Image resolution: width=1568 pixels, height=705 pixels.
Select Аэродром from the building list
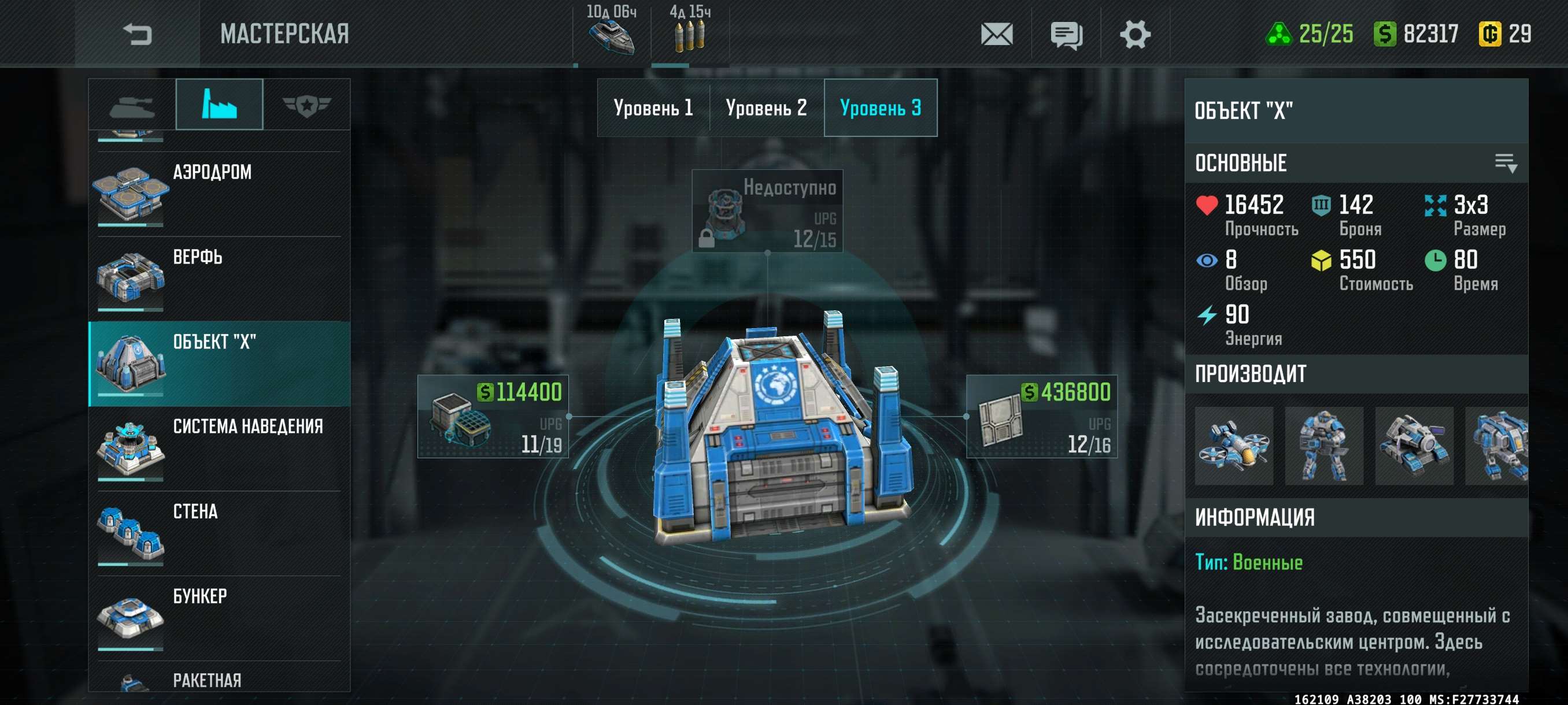point(219,194)
